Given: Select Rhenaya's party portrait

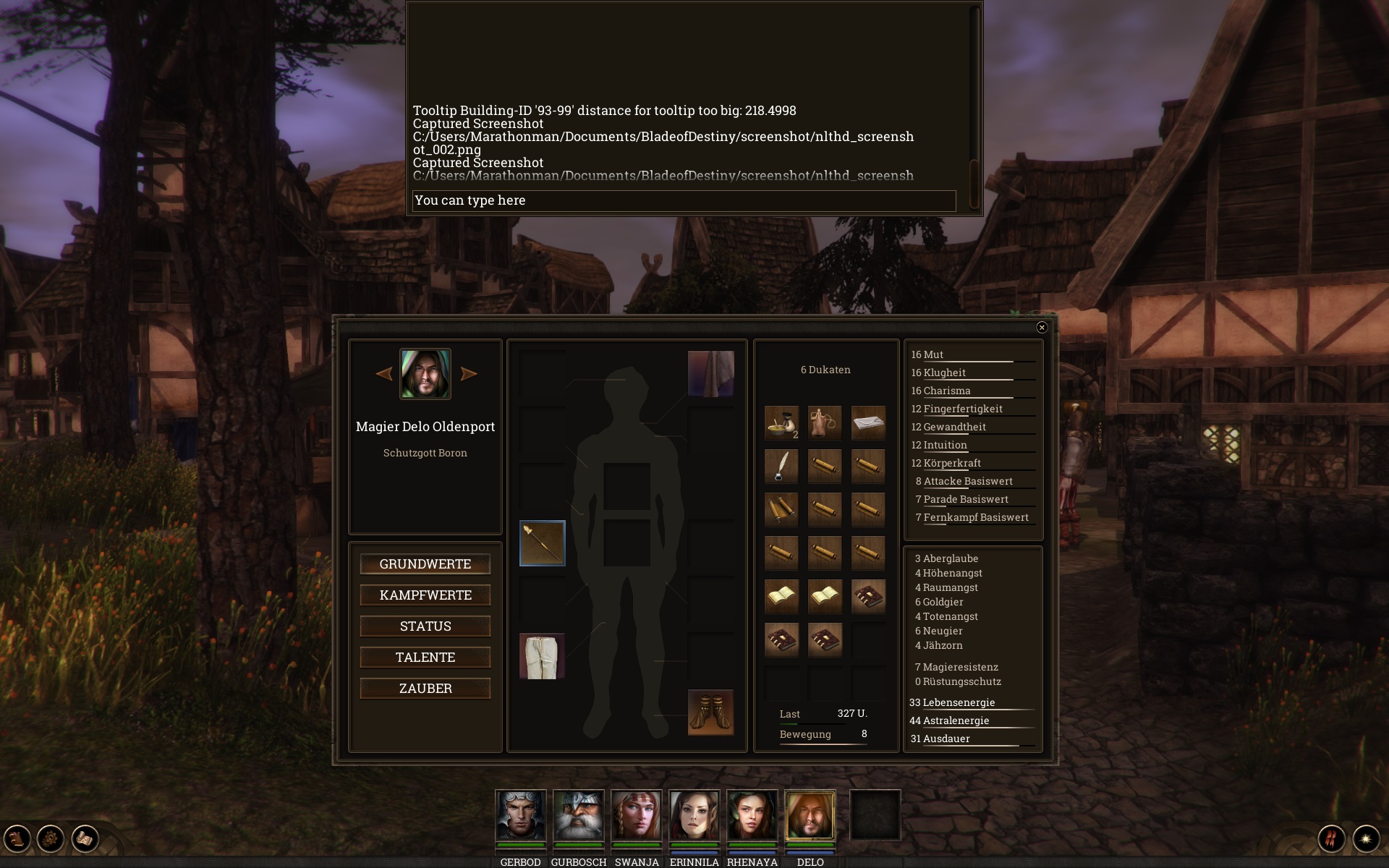Looking at the screenshot, I should coord(752,815).
